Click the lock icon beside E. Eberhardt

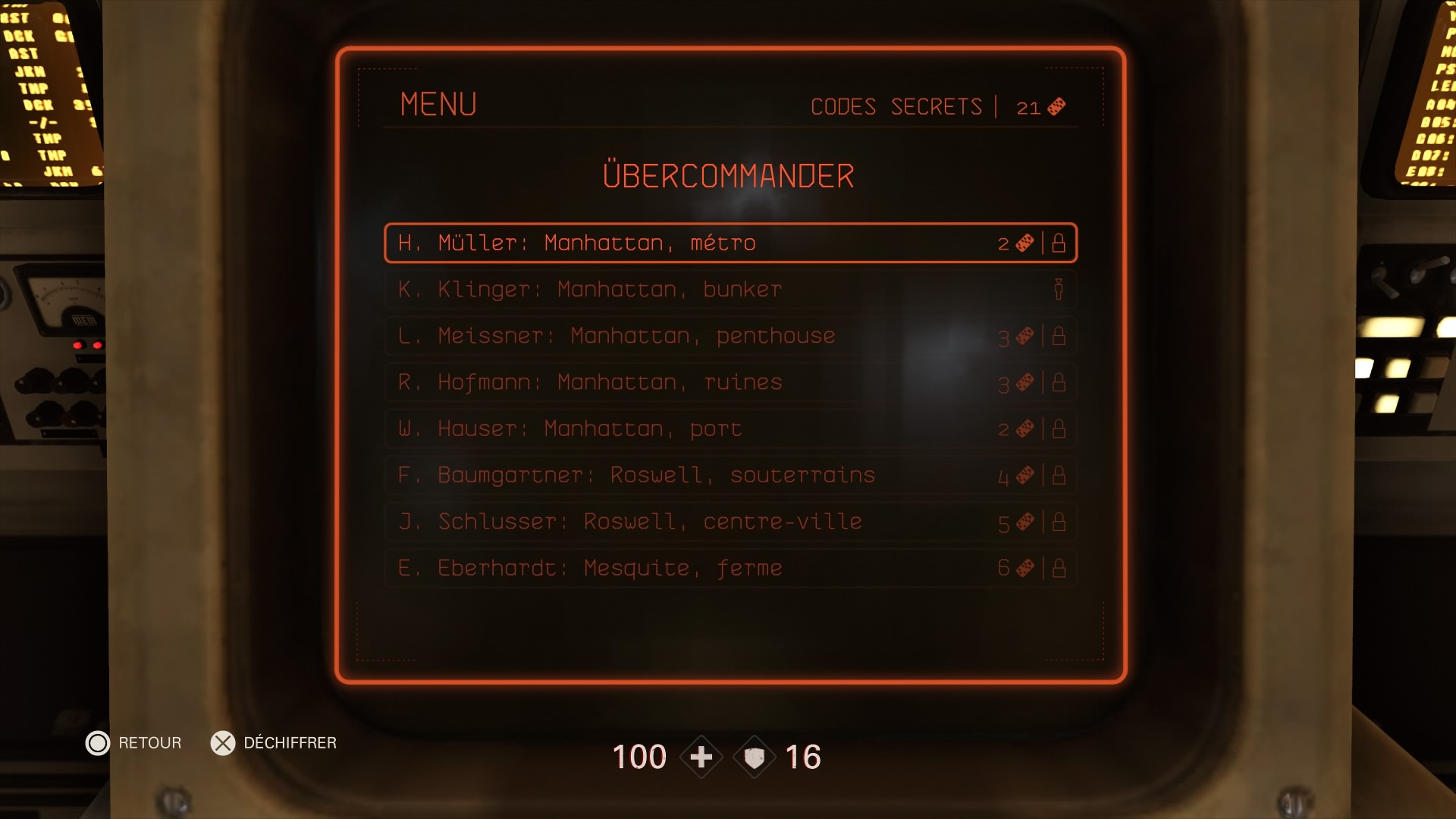(x=1059, y=568)
